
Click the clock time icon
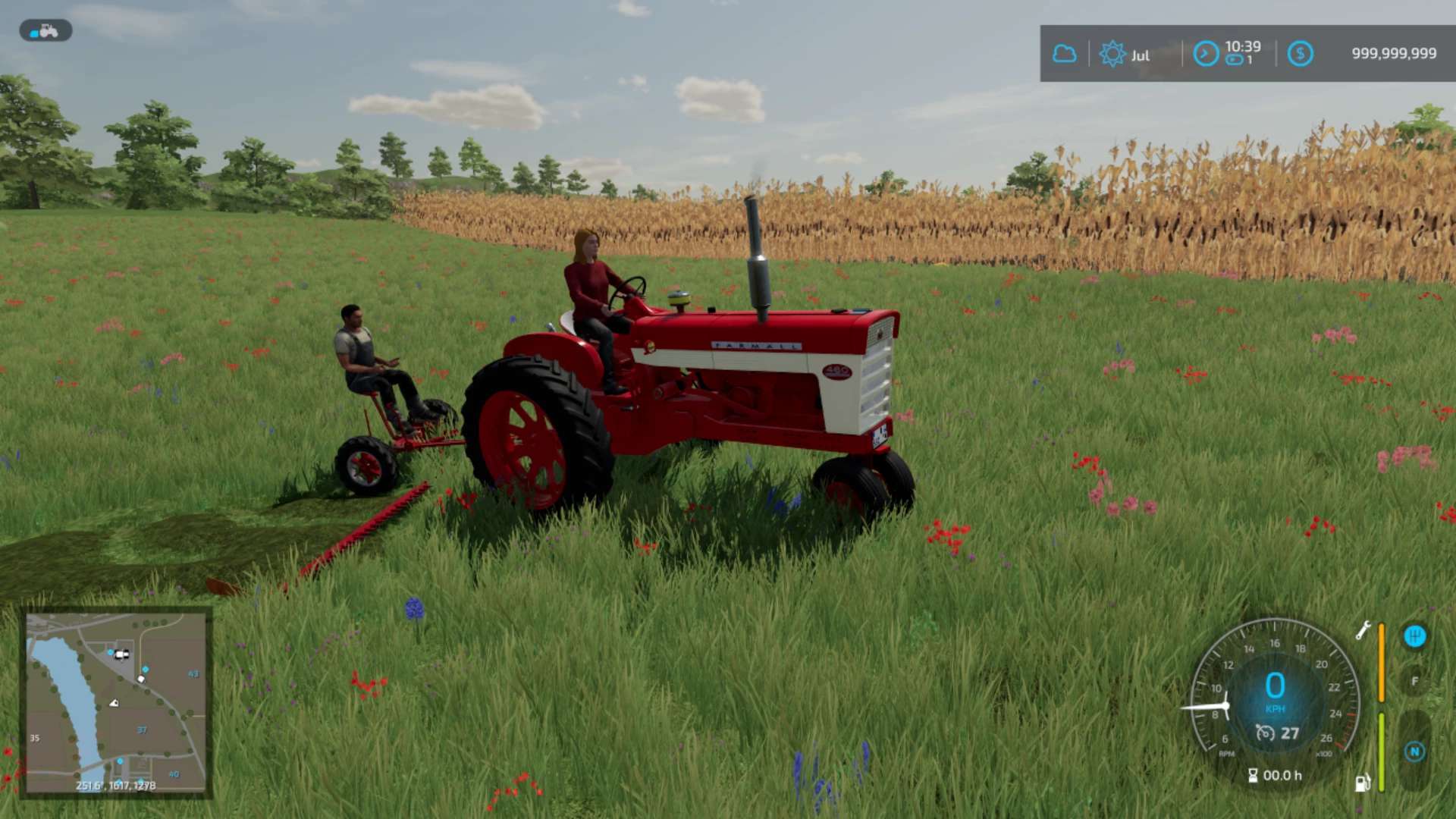(x=1206, y=54)
